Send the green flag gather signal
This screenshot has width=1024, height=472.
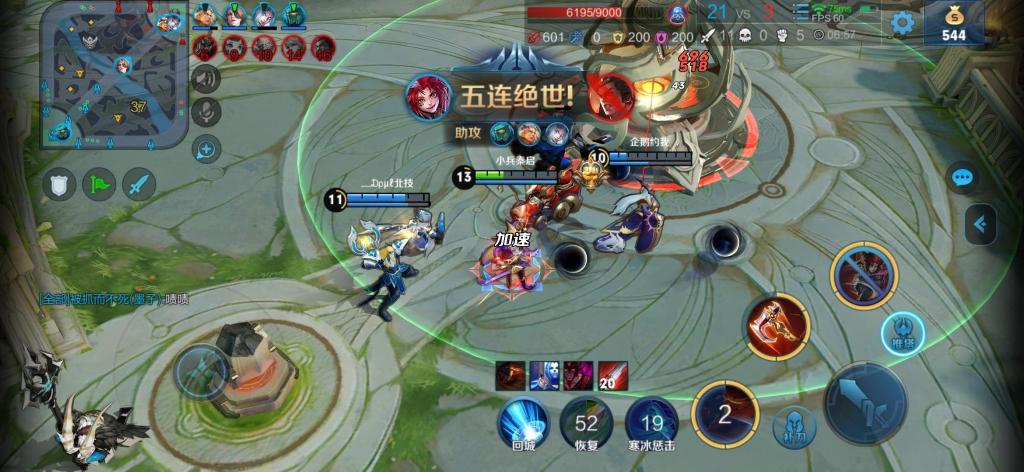tap(99, 184)
